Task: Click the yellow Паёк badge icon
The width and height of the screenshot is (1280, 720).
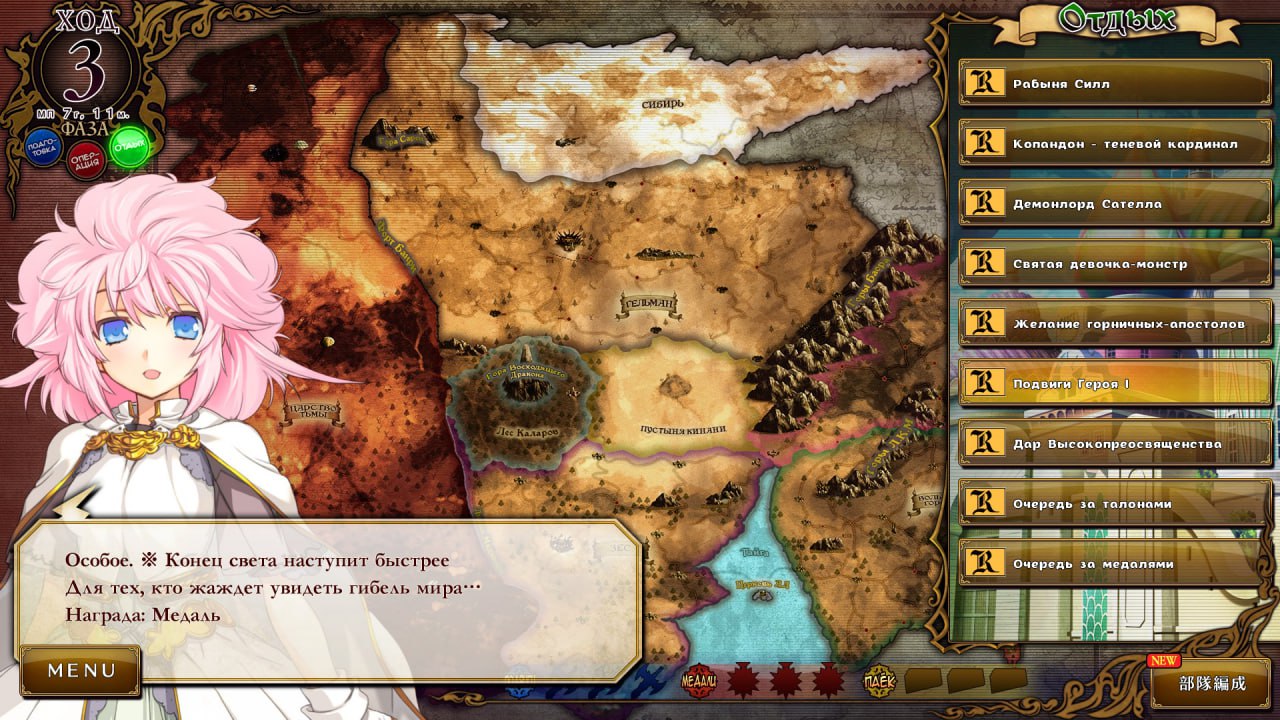Action: pyautogui.click(x=879, y=681)
